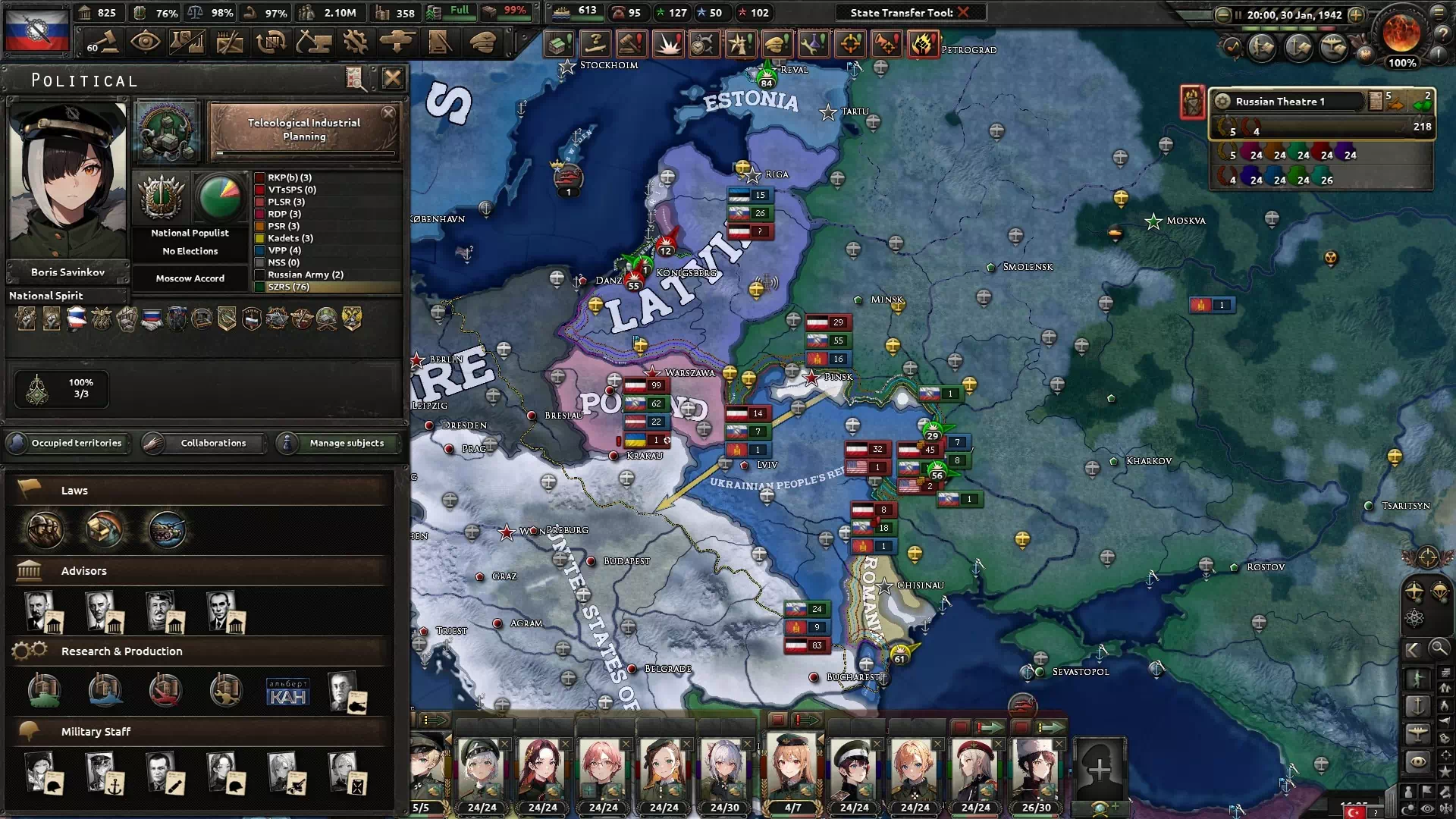This screenshot has height=819, width=1456.
Task: Click the eye icon in the top toolbar
Action: tap(145, 42)
